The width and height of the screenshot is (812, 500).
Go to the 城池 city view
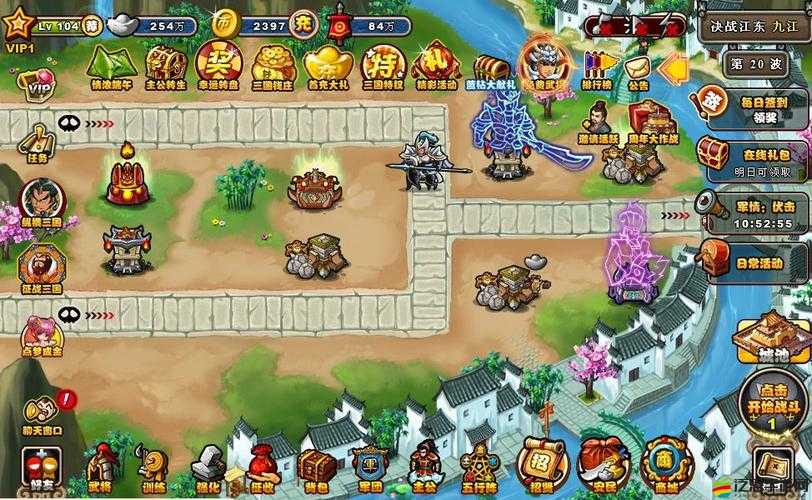coord(772,340)
